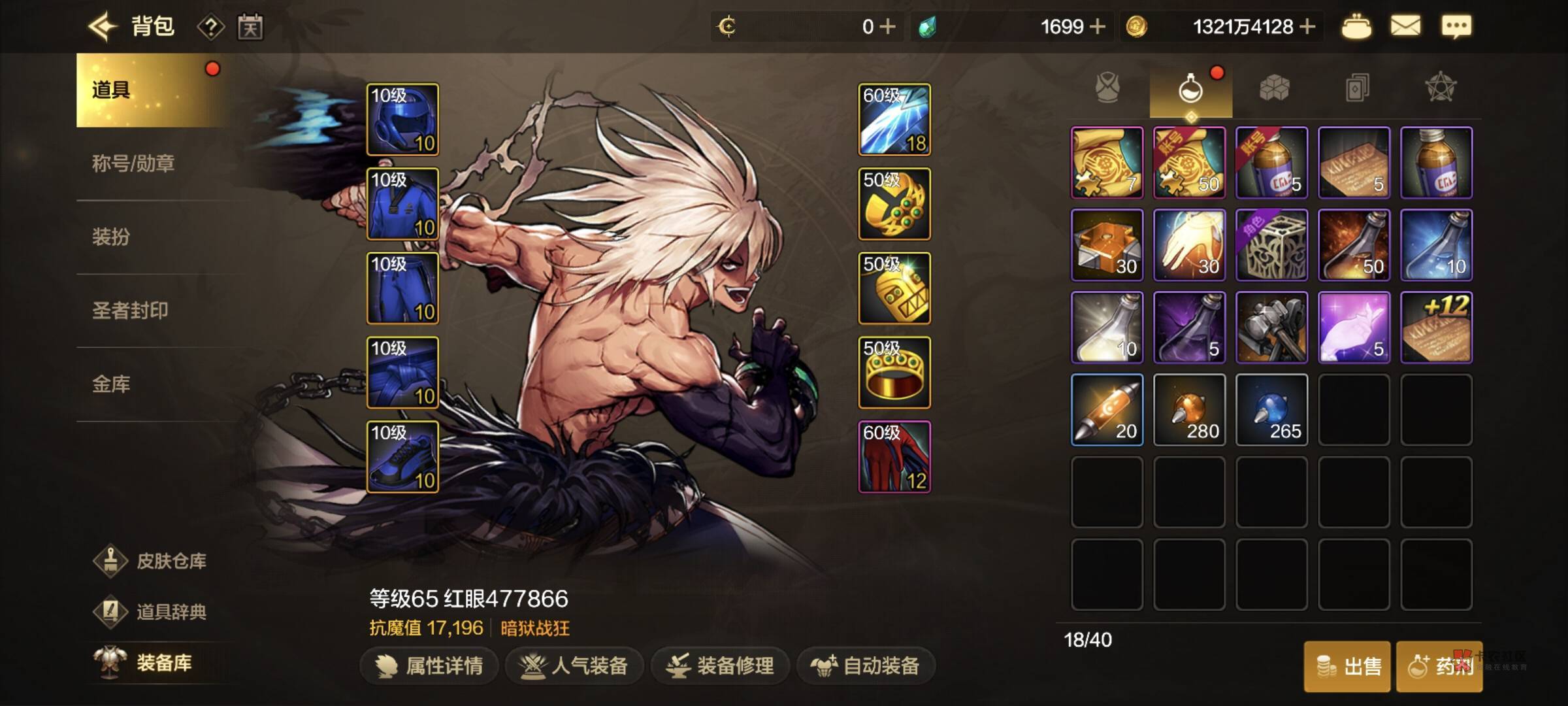1568x706 pixels.
Task: Open the mail envelope icon
Action: (1405, 27)
